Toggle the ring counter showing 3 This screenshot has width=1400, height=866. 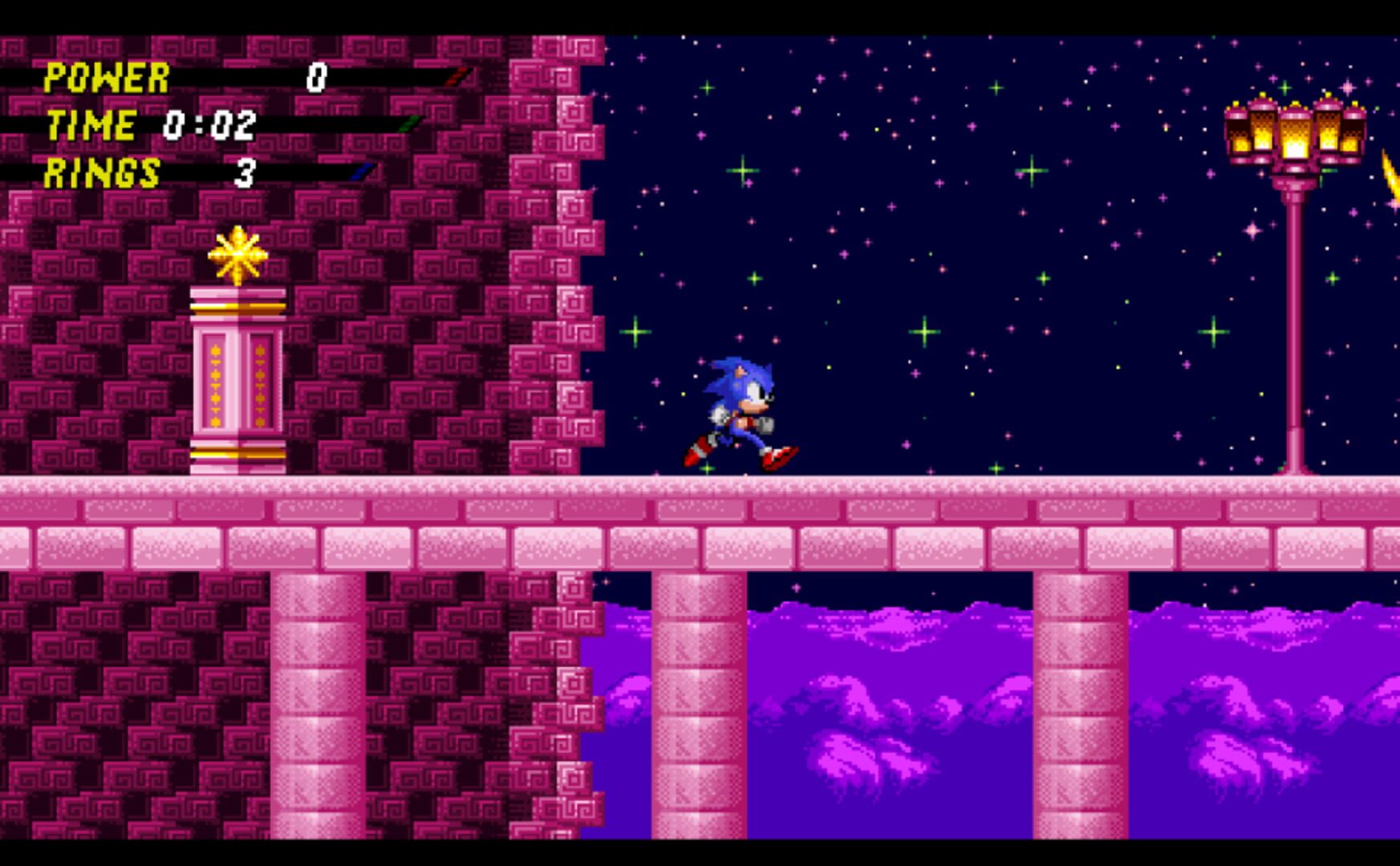246,170
